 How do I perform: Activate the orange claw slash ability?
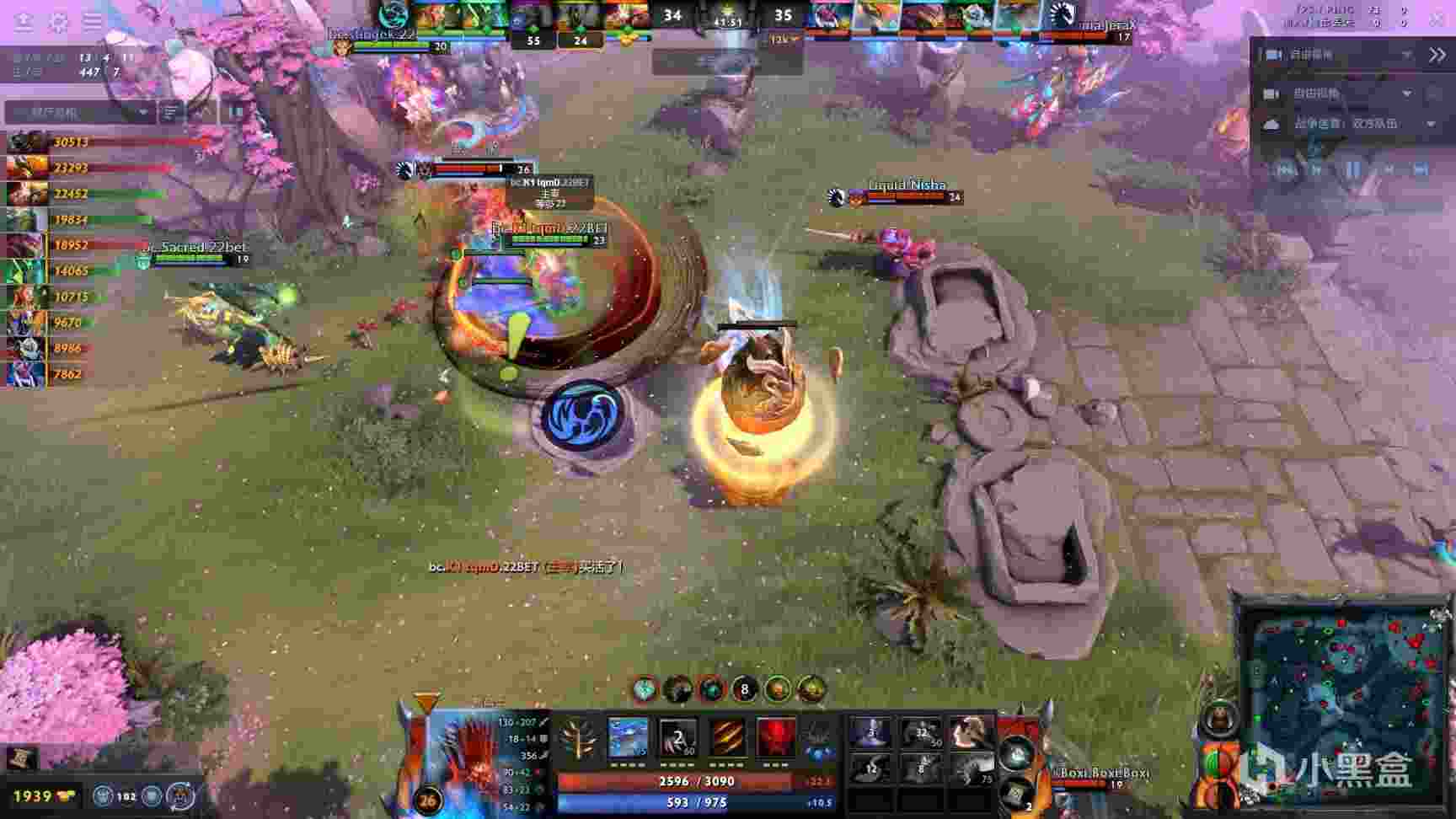tap(726, 739)
